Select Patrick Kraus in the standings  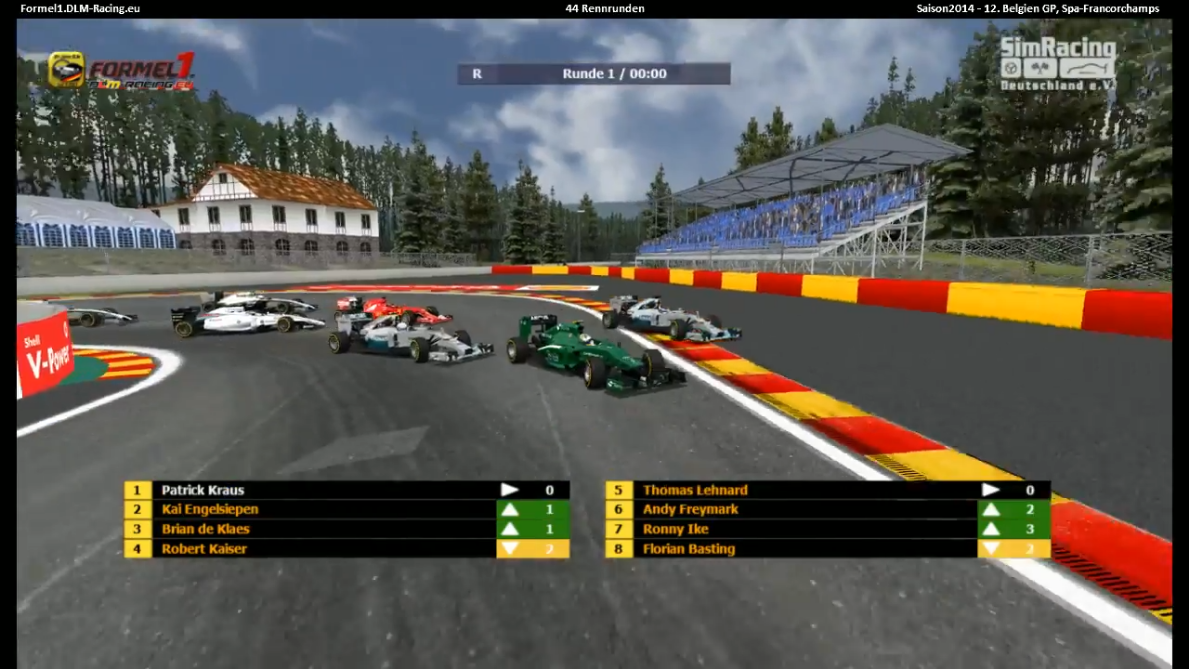(203, 490)
